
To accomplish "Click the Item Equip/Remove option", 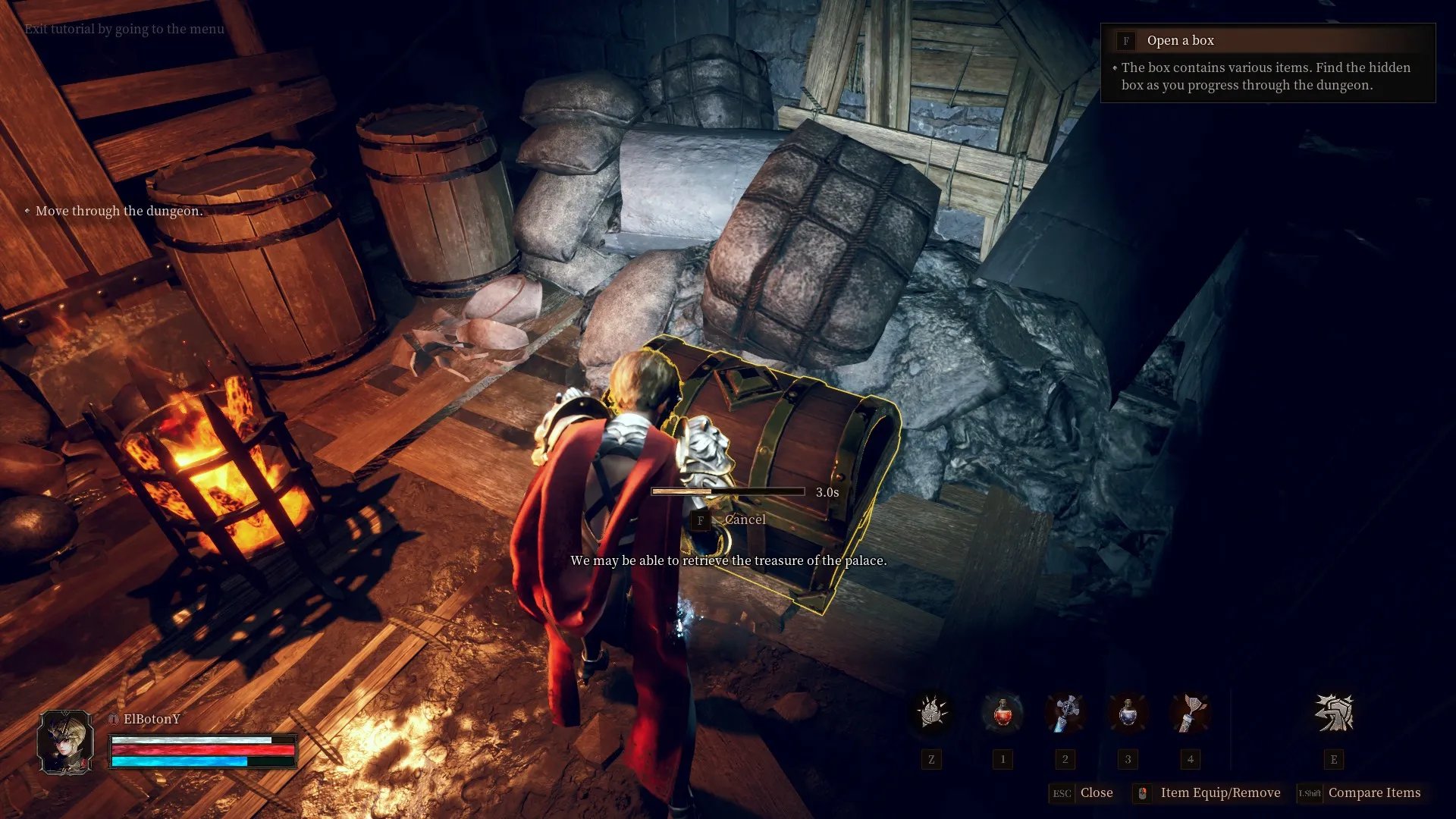I will click(1219, 792).
